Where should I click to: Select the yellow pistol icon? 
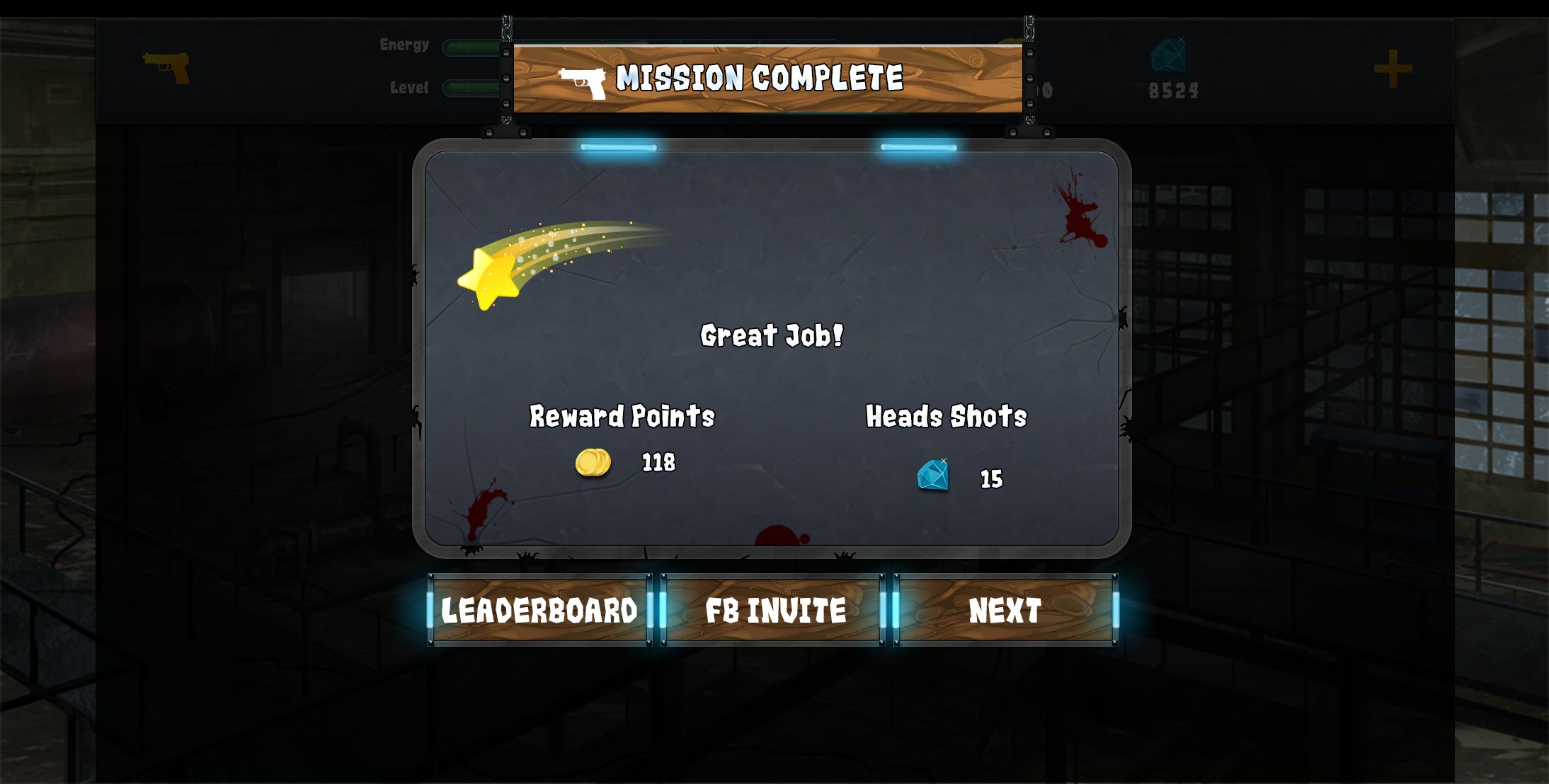(x=167, y=67)
